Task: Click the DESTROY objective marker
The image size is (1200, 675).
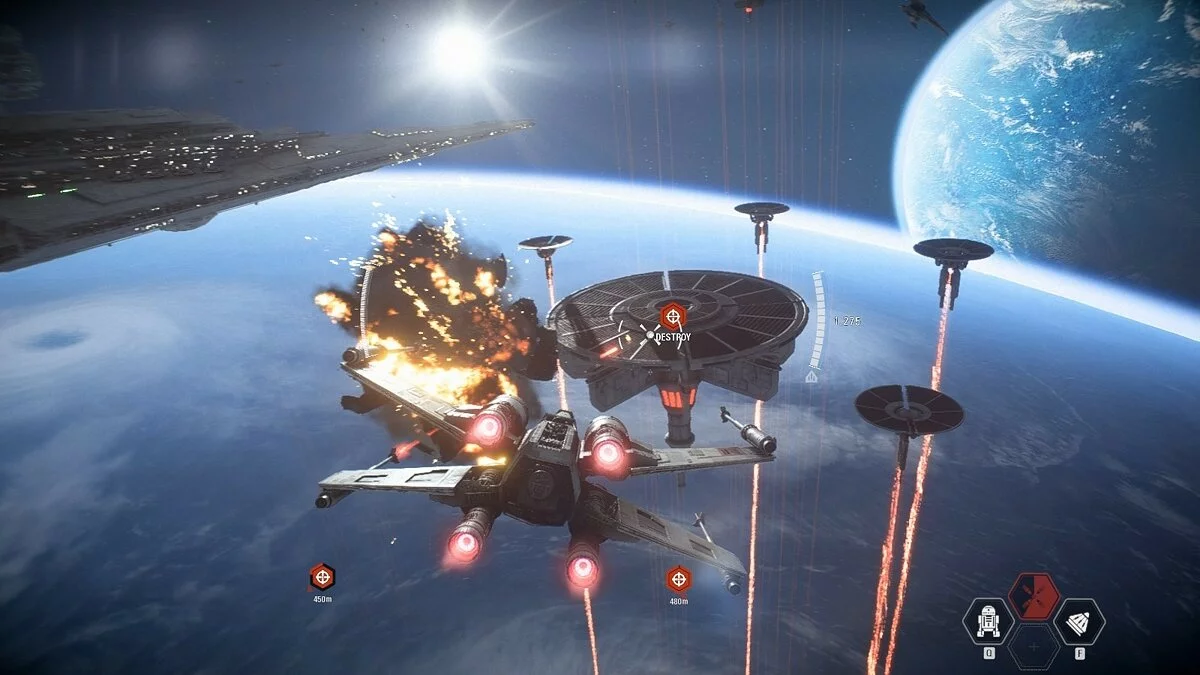Action: (673, 317)
